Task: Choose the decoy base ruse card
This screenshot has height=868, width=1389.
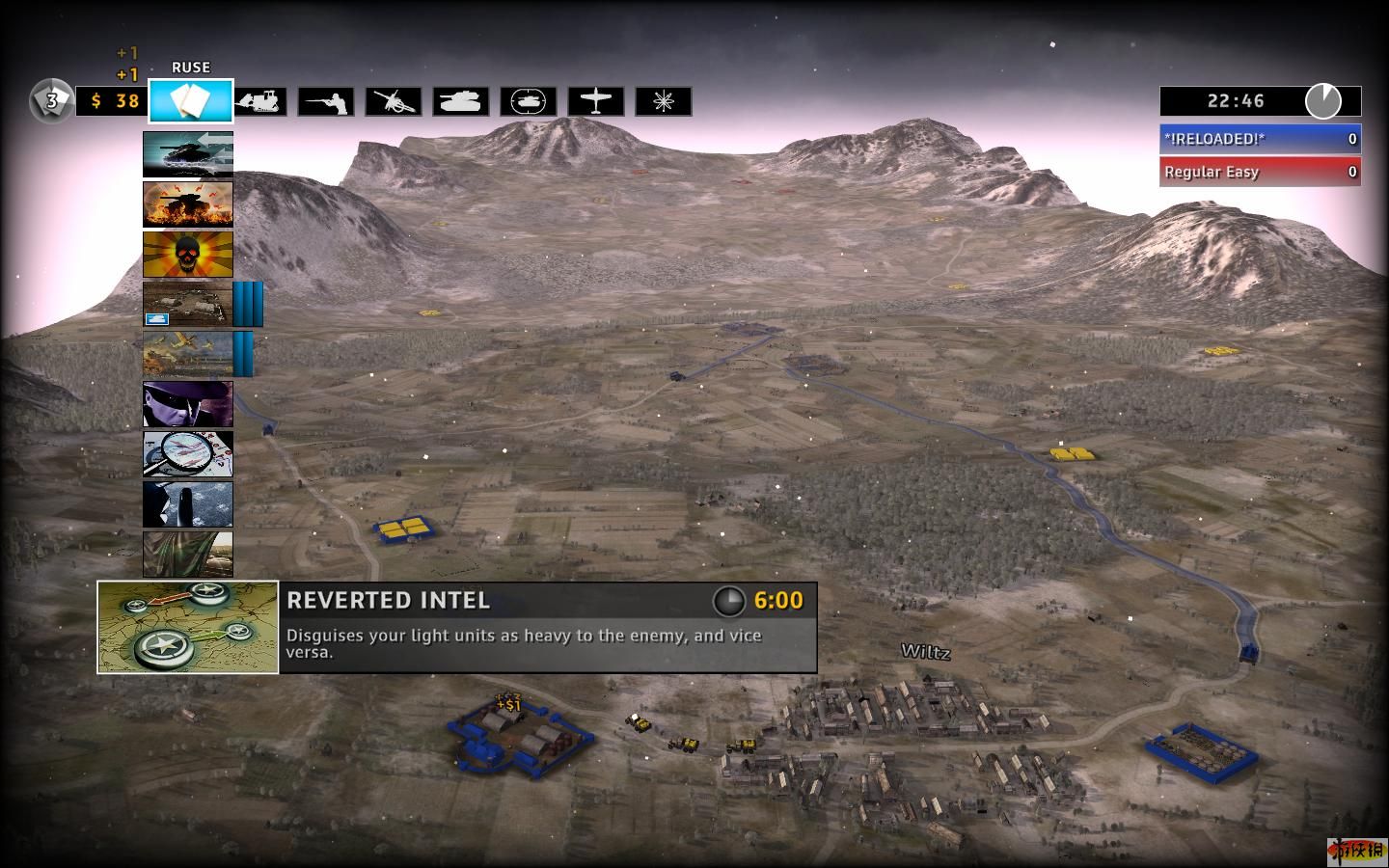Action: pyautogui.click(x=188, y=305)
